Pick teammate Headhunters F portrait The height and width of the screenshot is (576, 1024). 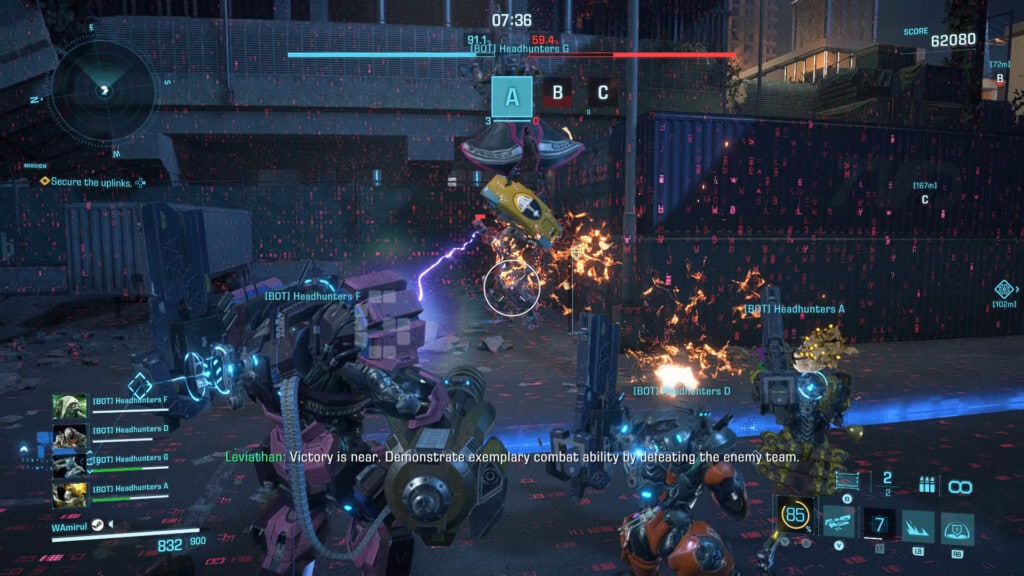coord(70,407)
